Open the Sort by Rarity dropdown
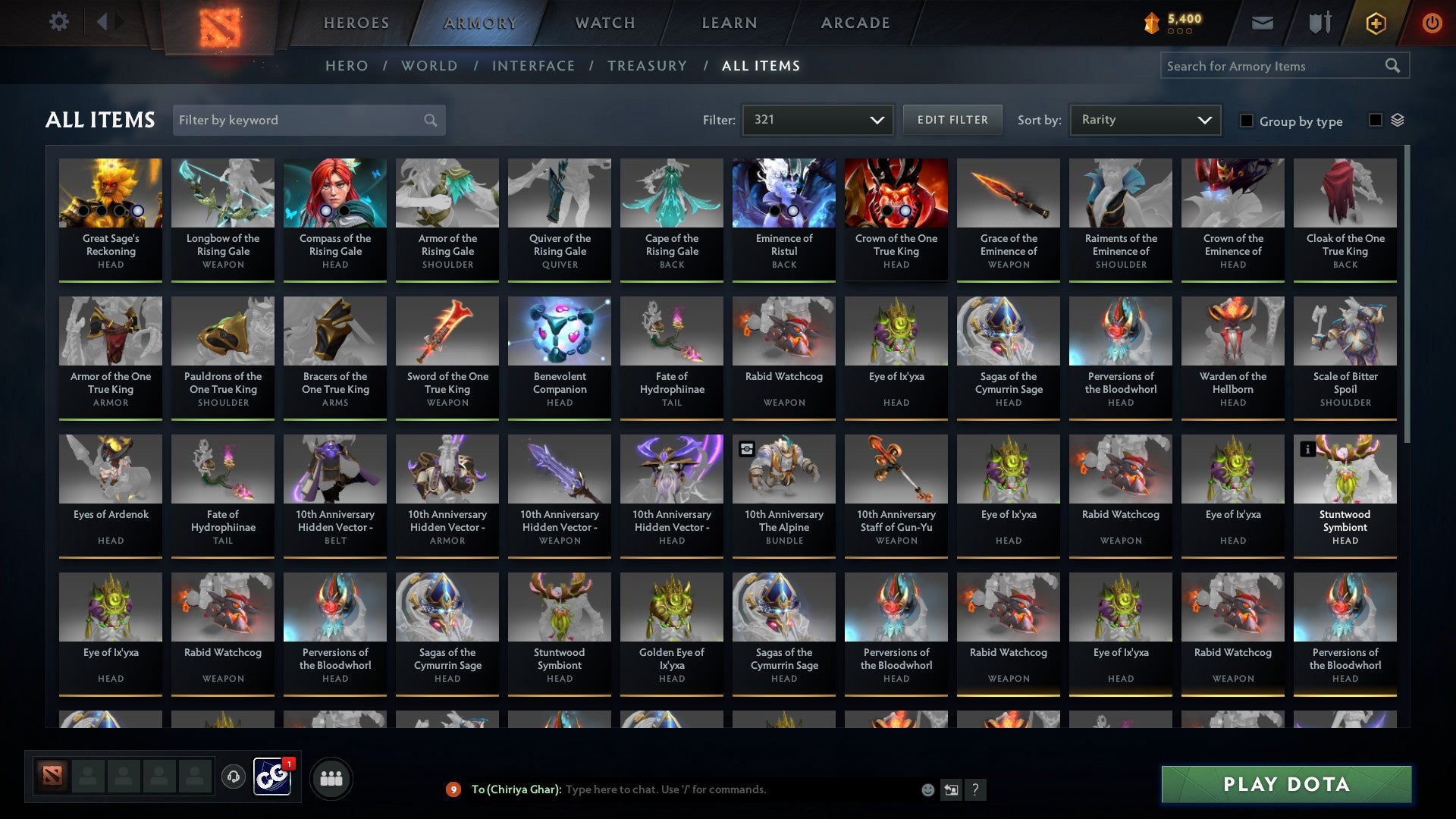The image size is (1456, 819). tap(1144, 119)
